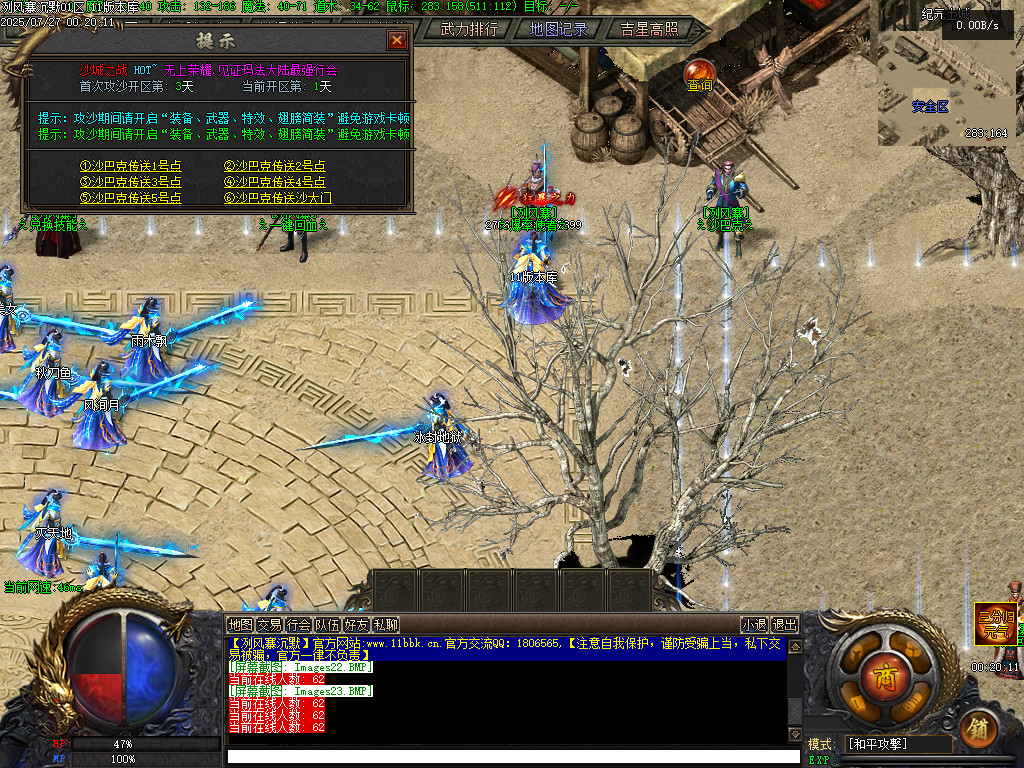Click the ④沙巴克传送4号点 link

pyautogui.click(x=275, y=182)
